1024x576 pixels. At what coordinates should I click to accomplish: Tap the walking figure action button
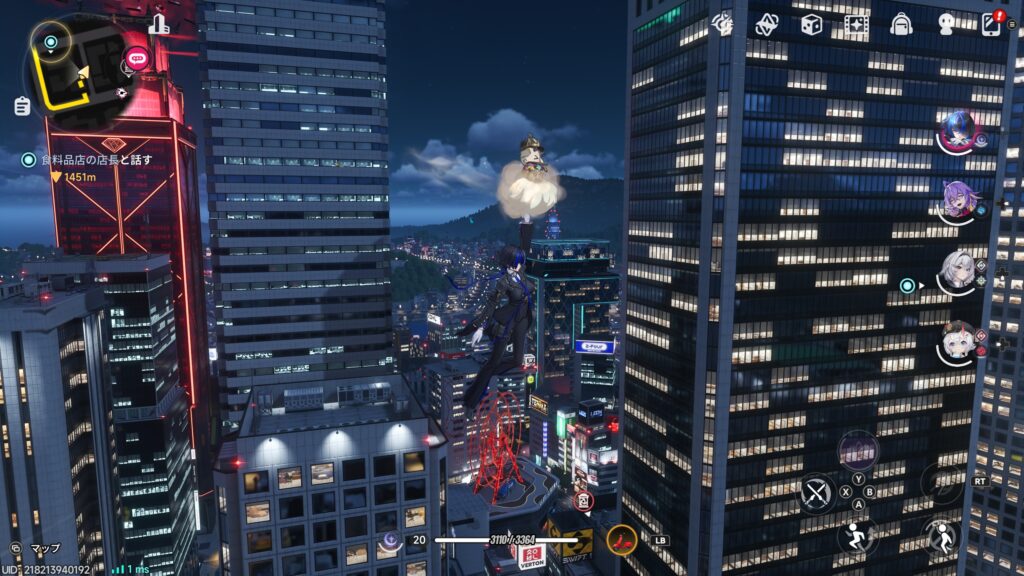pyautogui.click(x=941, y=536)
